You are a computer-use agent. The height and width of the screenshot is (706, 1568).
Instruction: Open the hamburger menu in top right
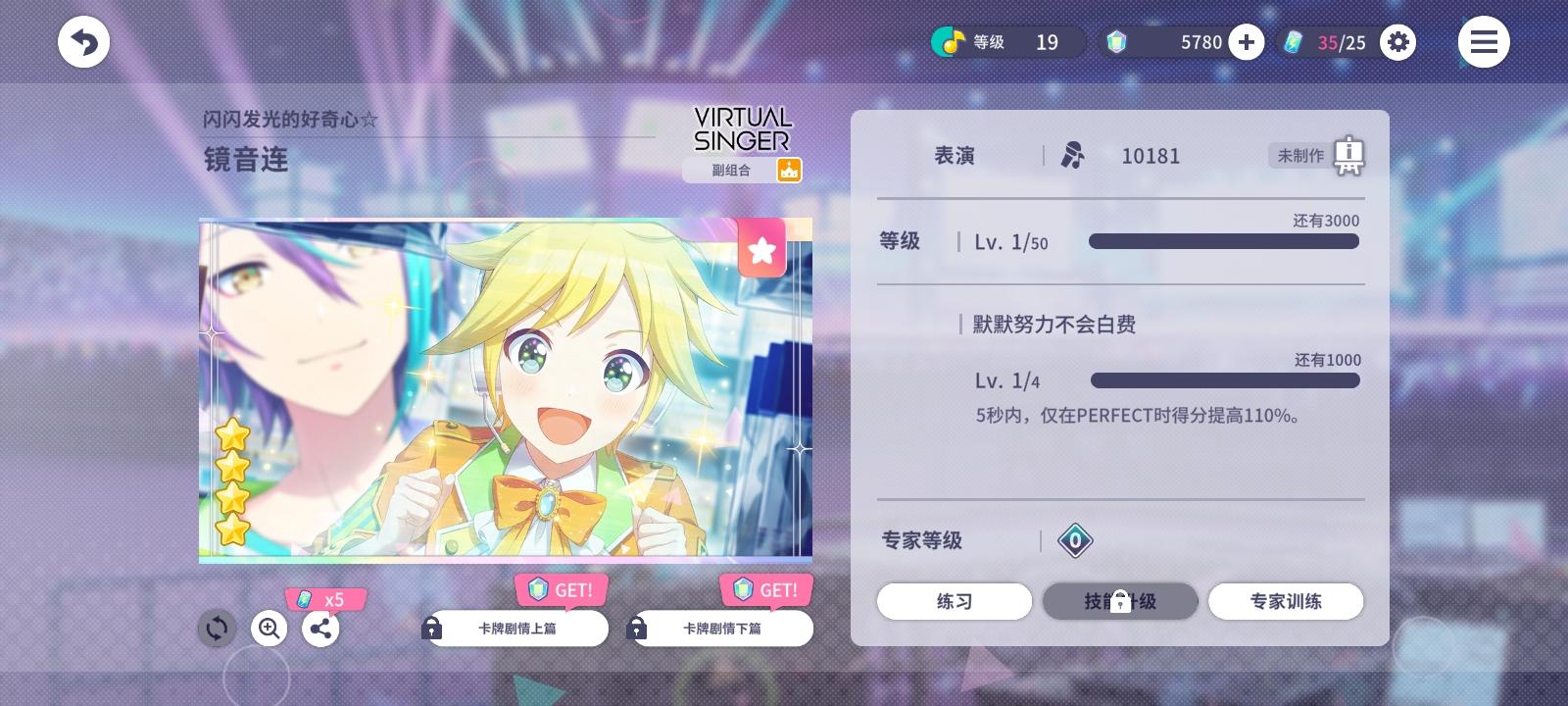[1484, 41]
